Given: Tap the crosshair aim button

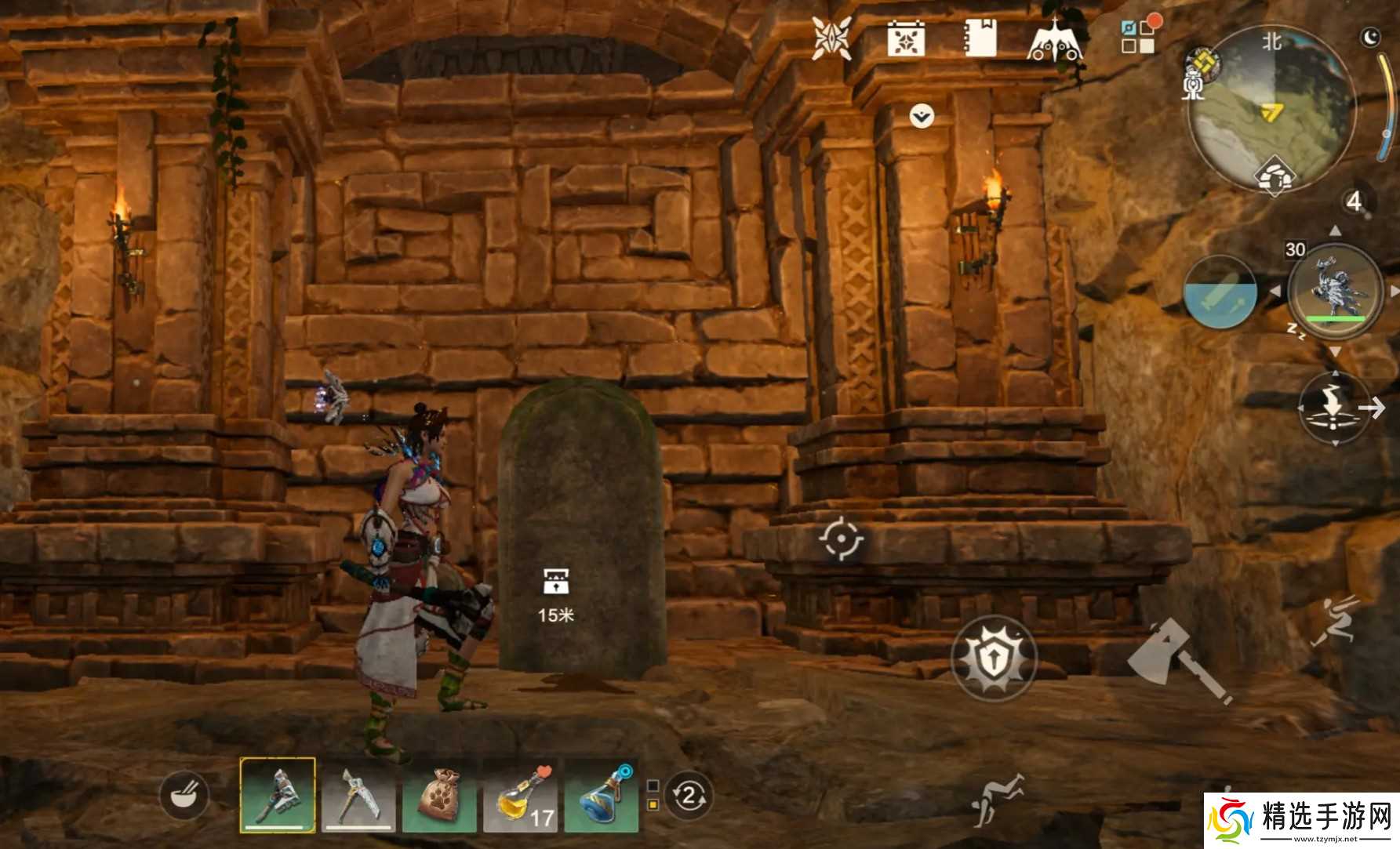Looking at the screenshot, I should point(842,539).
